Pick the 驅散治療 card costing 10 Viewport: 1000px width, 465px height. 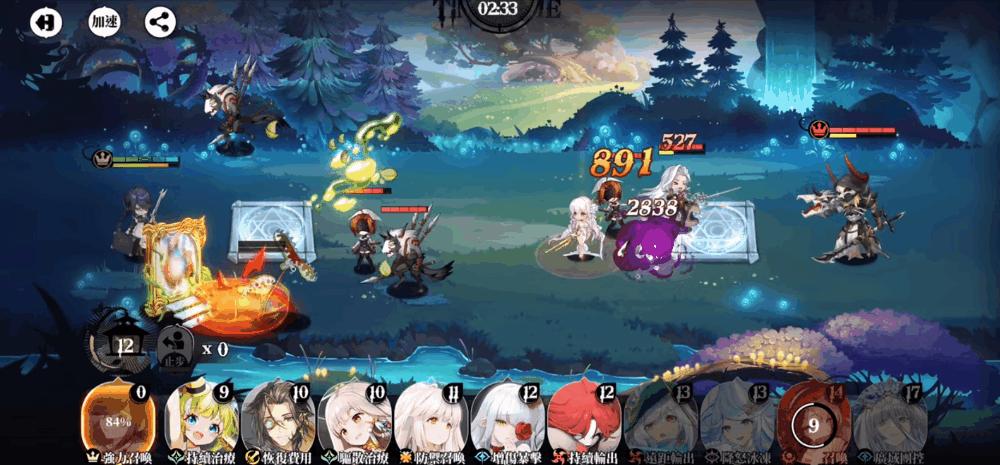(353, 417)
